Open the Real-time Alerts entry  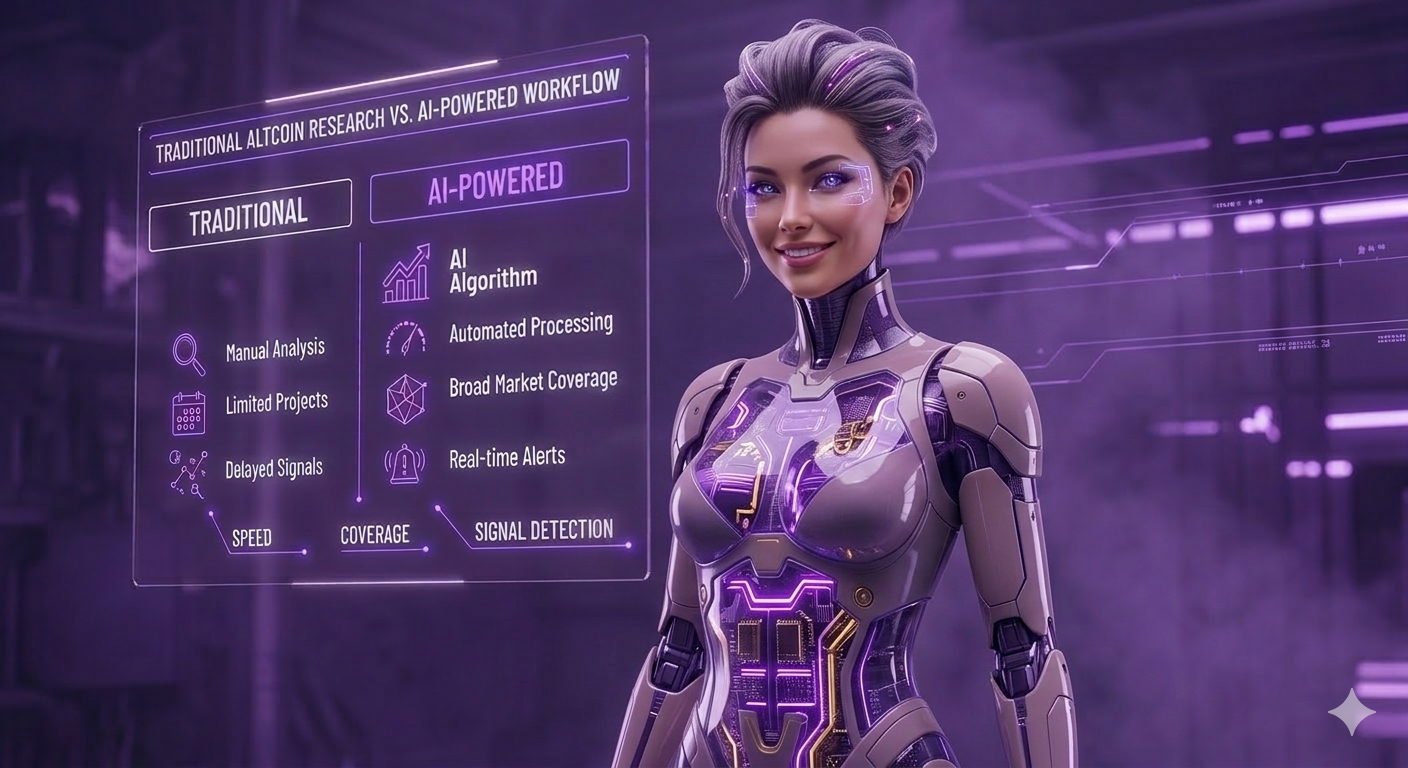[x=506, y=458]
